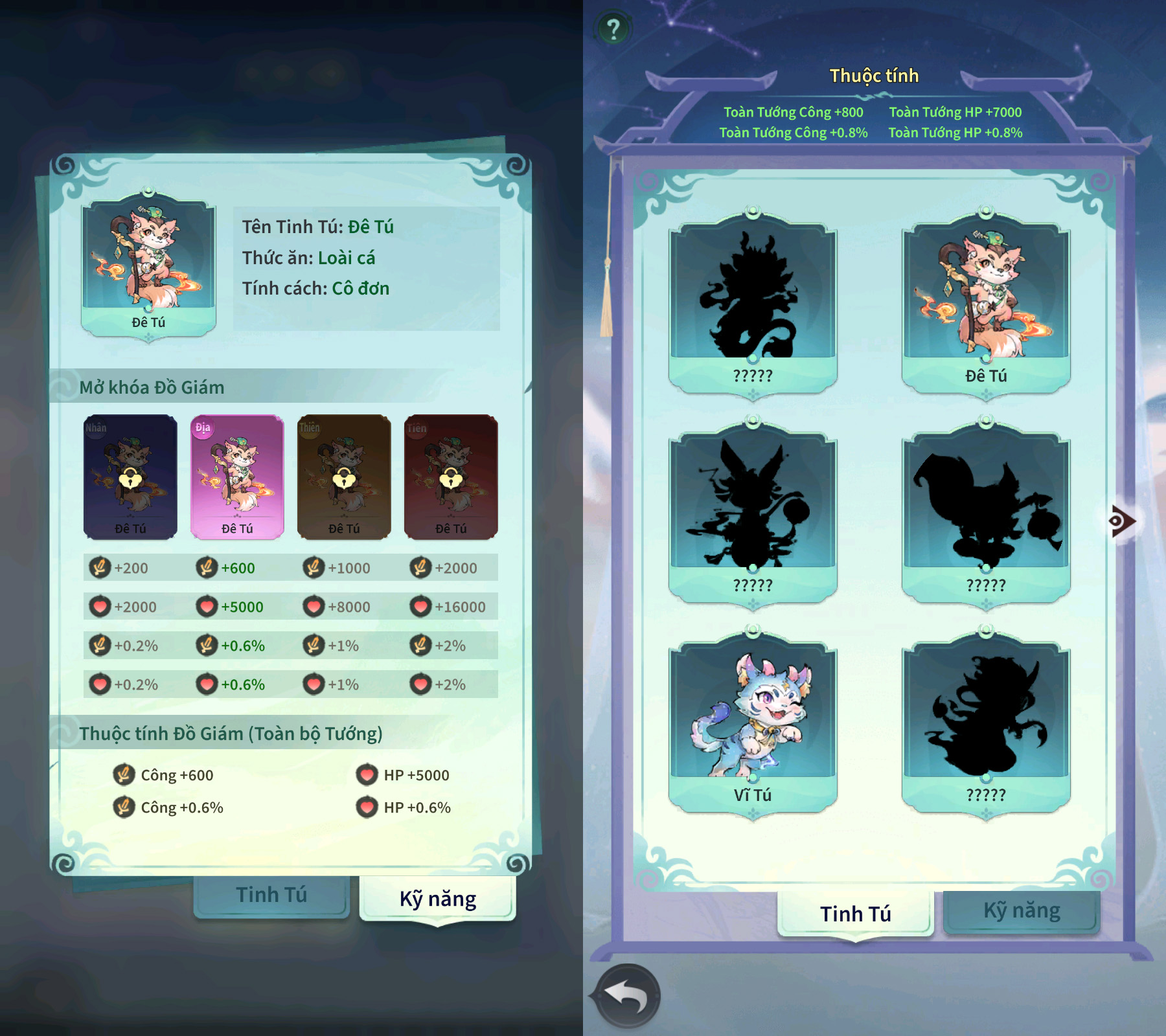Open the left panel's Tinh Tú tab
Screen dimensions: 1166x1036
[271, 895]
